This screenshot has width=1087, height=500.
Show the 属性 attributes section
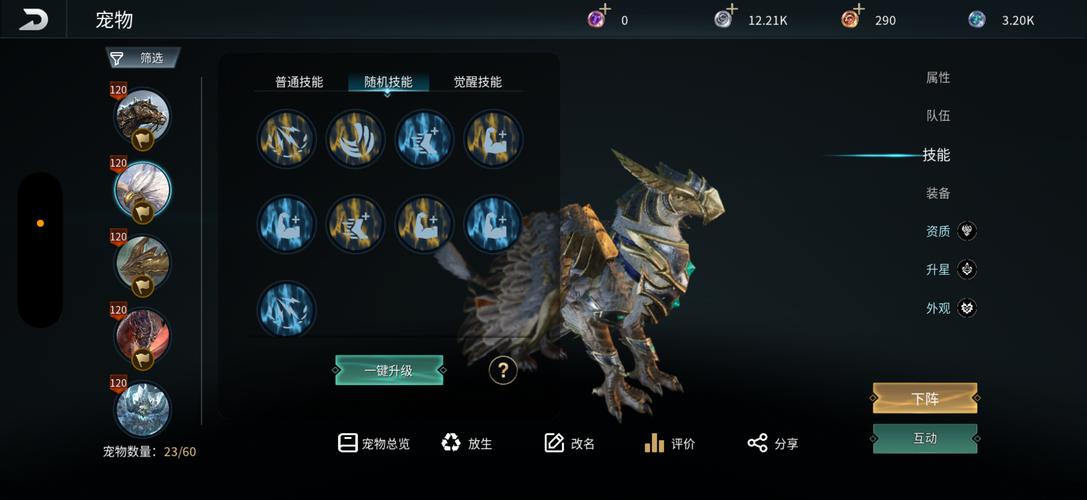[x=937, y=78]
